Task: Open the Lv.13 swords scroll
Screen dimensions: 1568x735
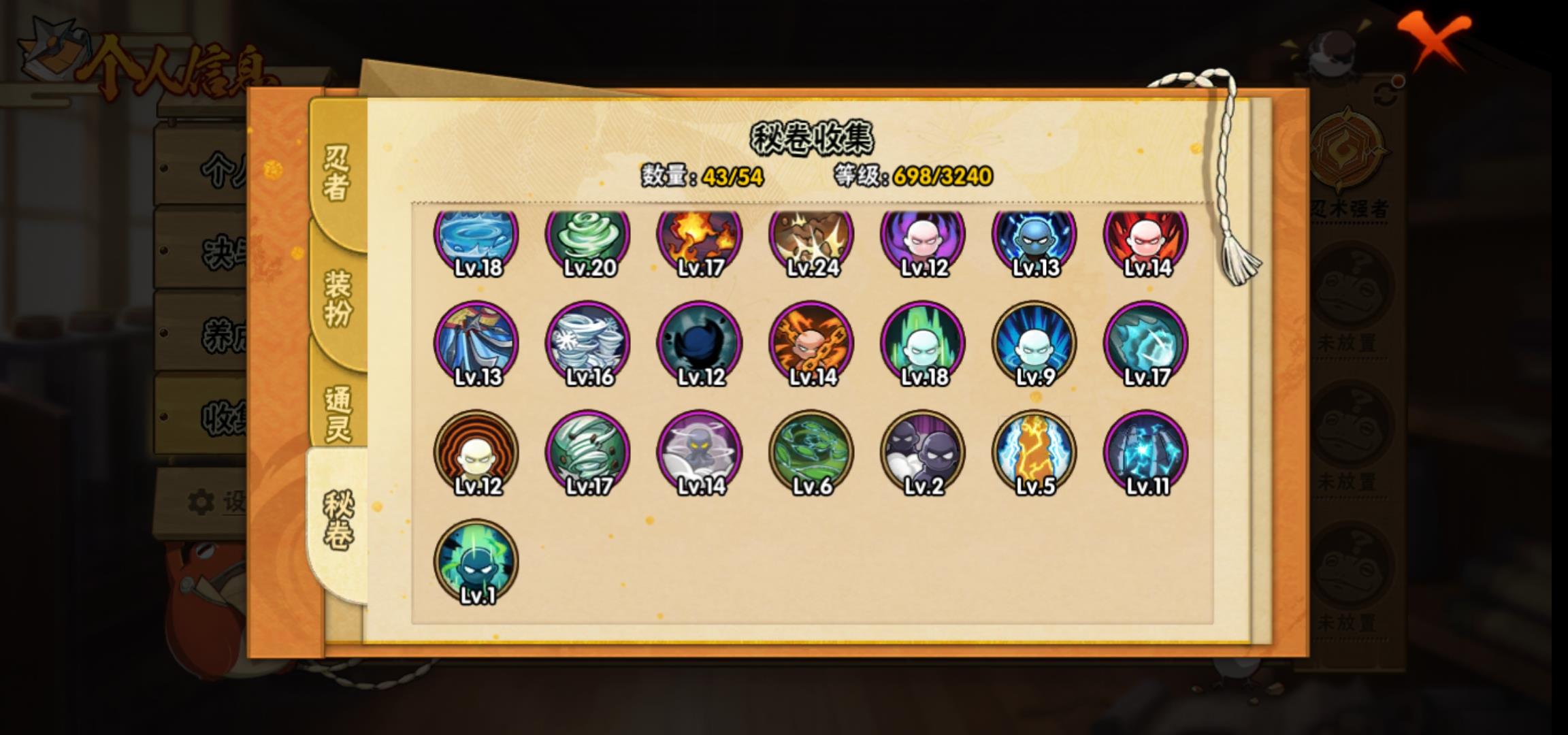Action: [476, 344]
